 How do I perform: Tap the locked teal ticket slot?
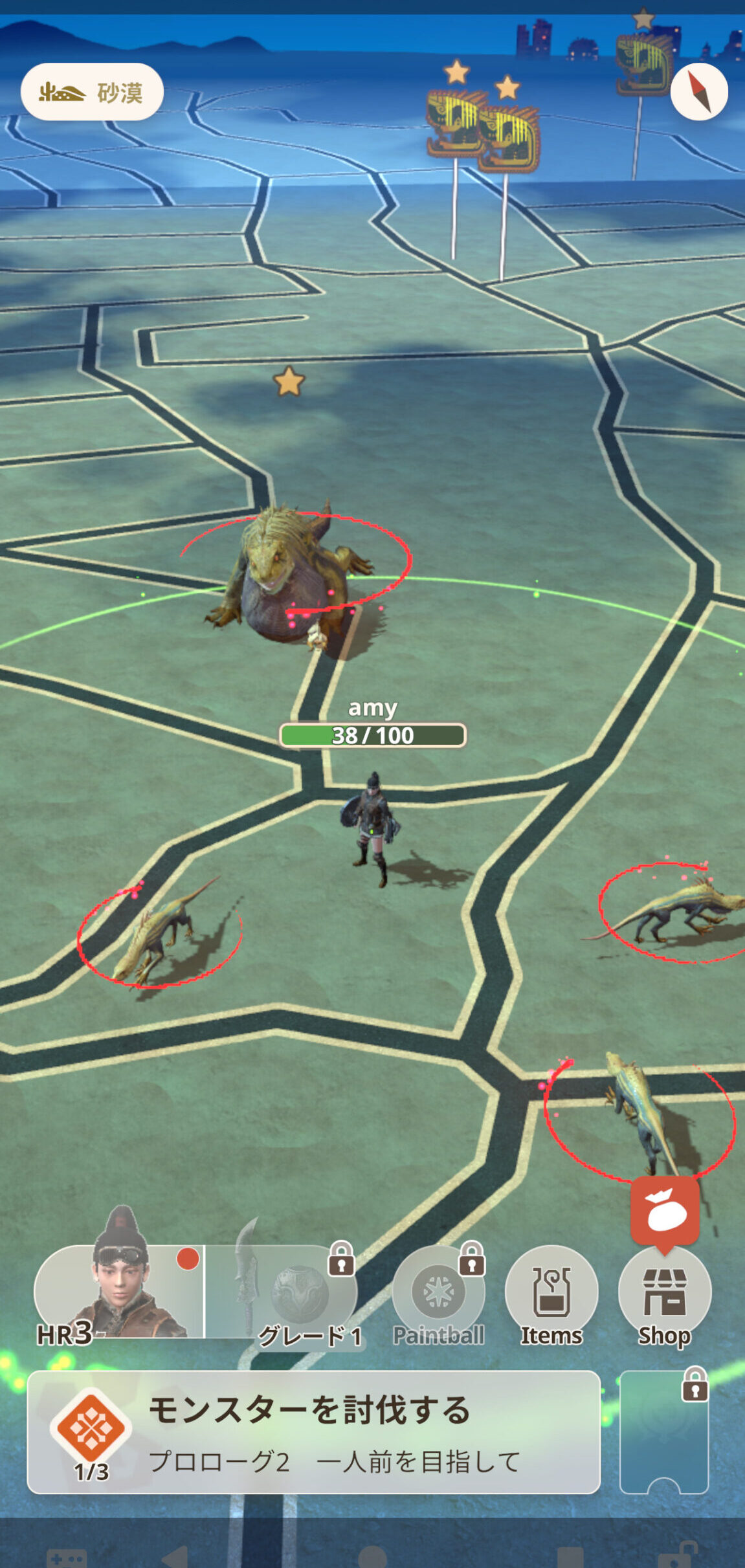pos(664,1432)
